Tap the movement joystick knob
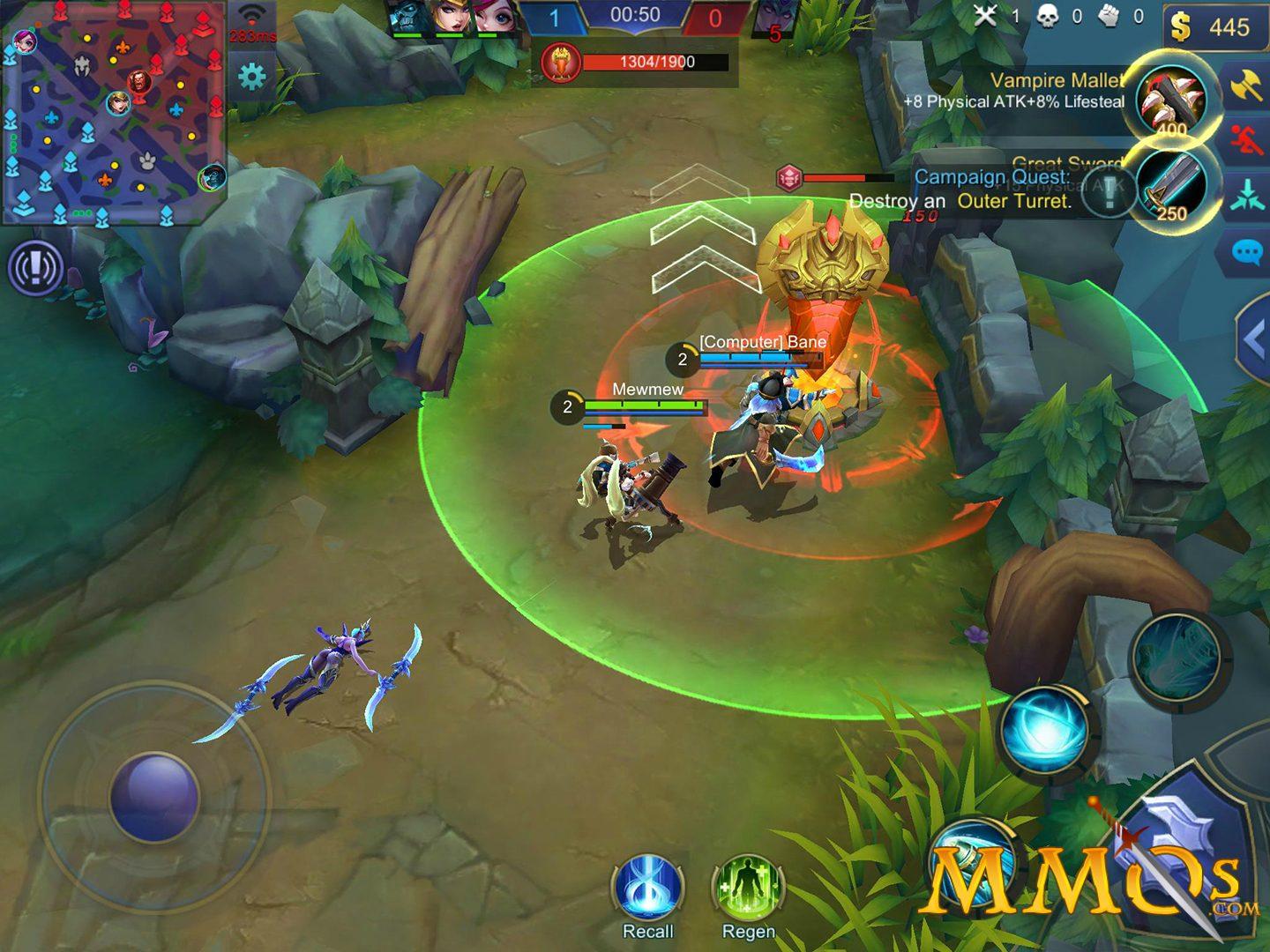Viewport: 1270px width, 952px height. coord(154,796)
